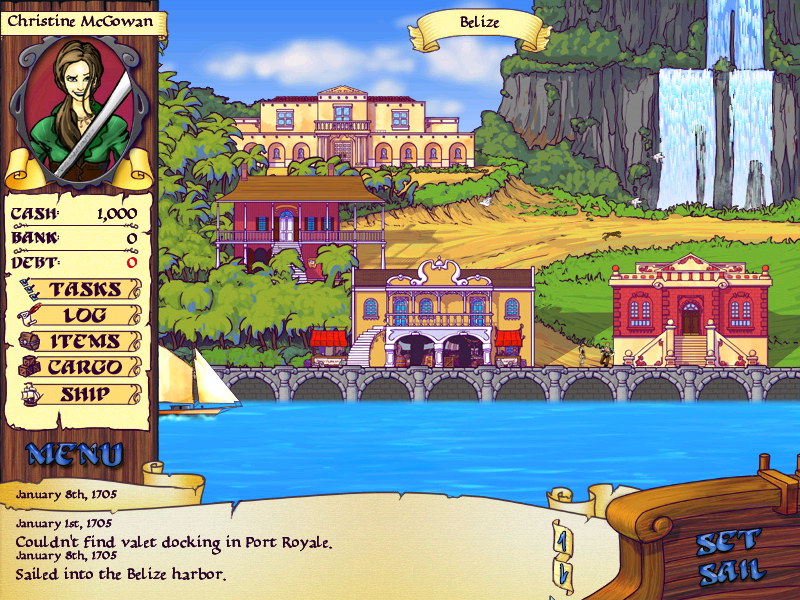View the Cargo hold

[84, 368]
